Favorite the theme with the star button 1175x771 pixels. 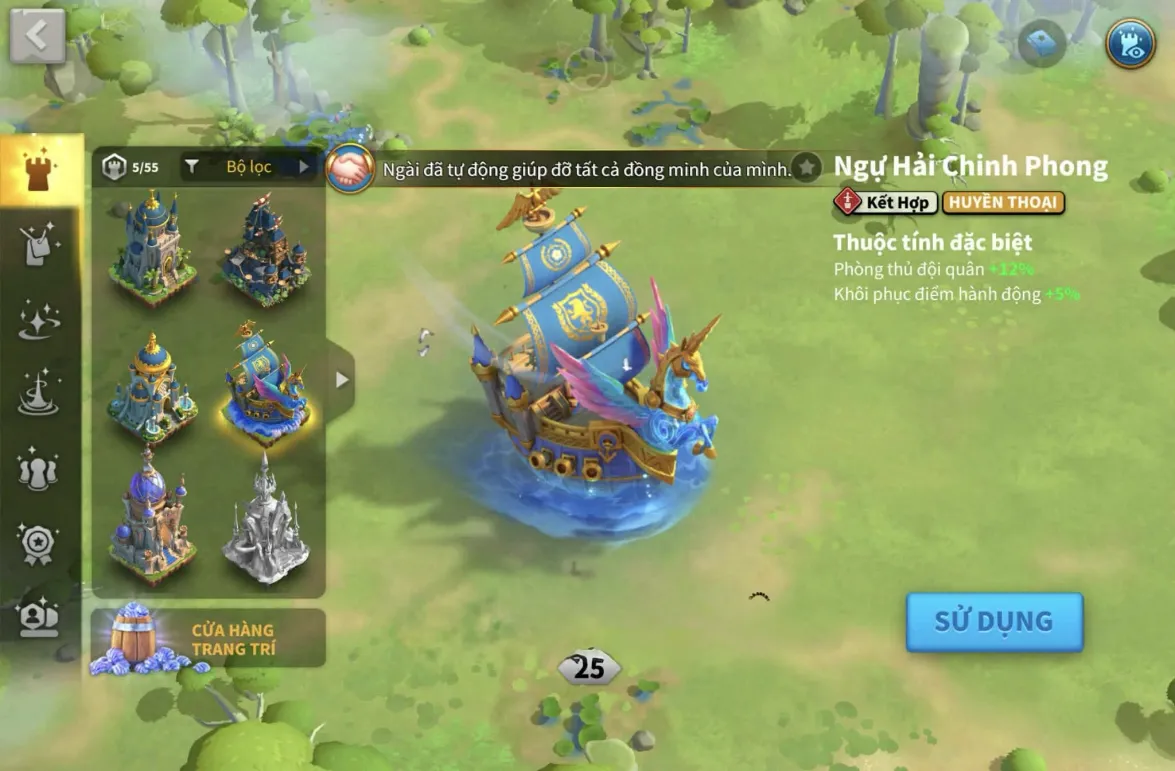[x=806, y=168]
